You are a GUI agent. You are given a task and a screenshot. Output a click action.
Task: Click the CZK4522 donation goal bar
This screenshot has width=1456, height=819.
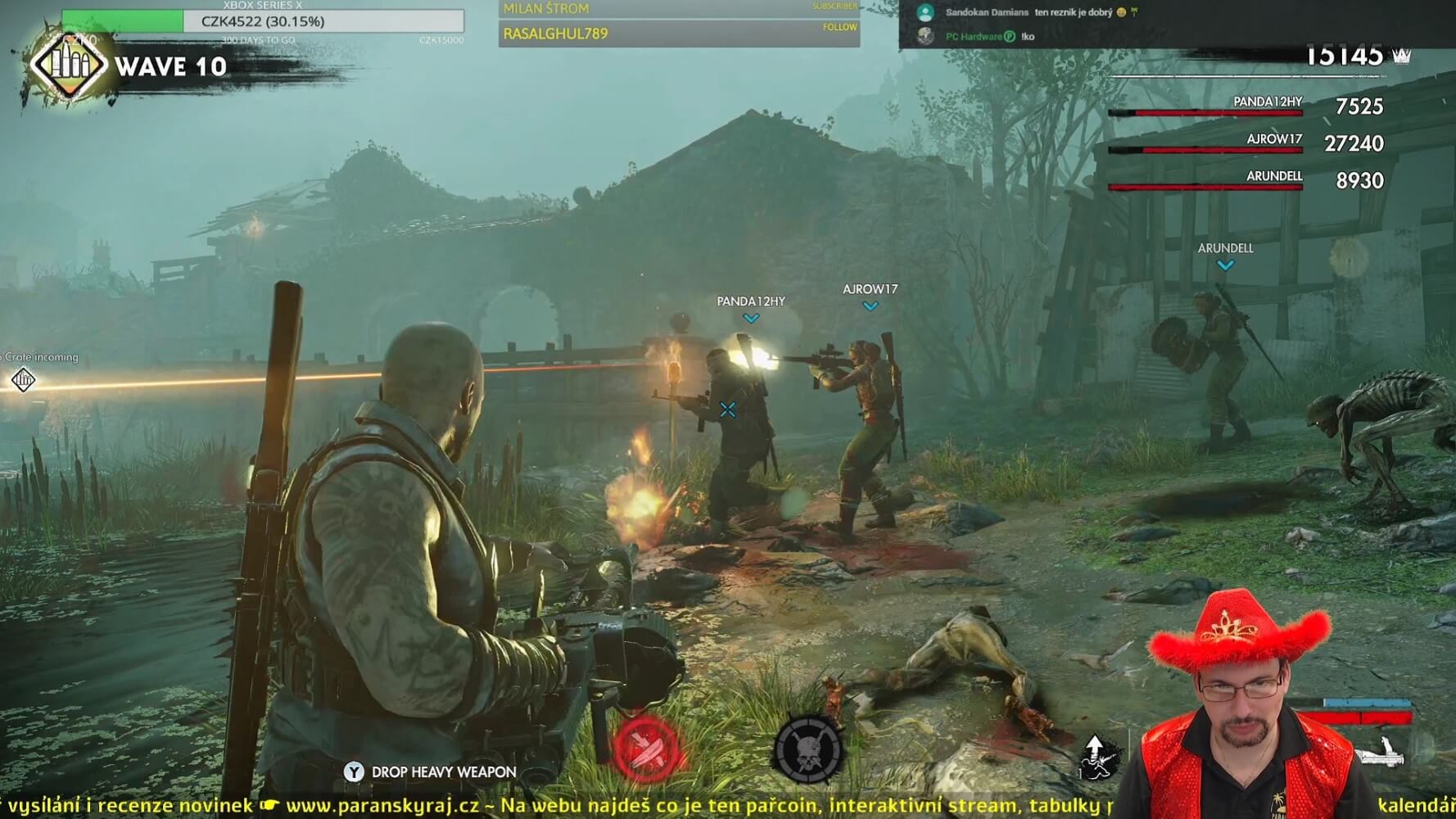point(263,21)
